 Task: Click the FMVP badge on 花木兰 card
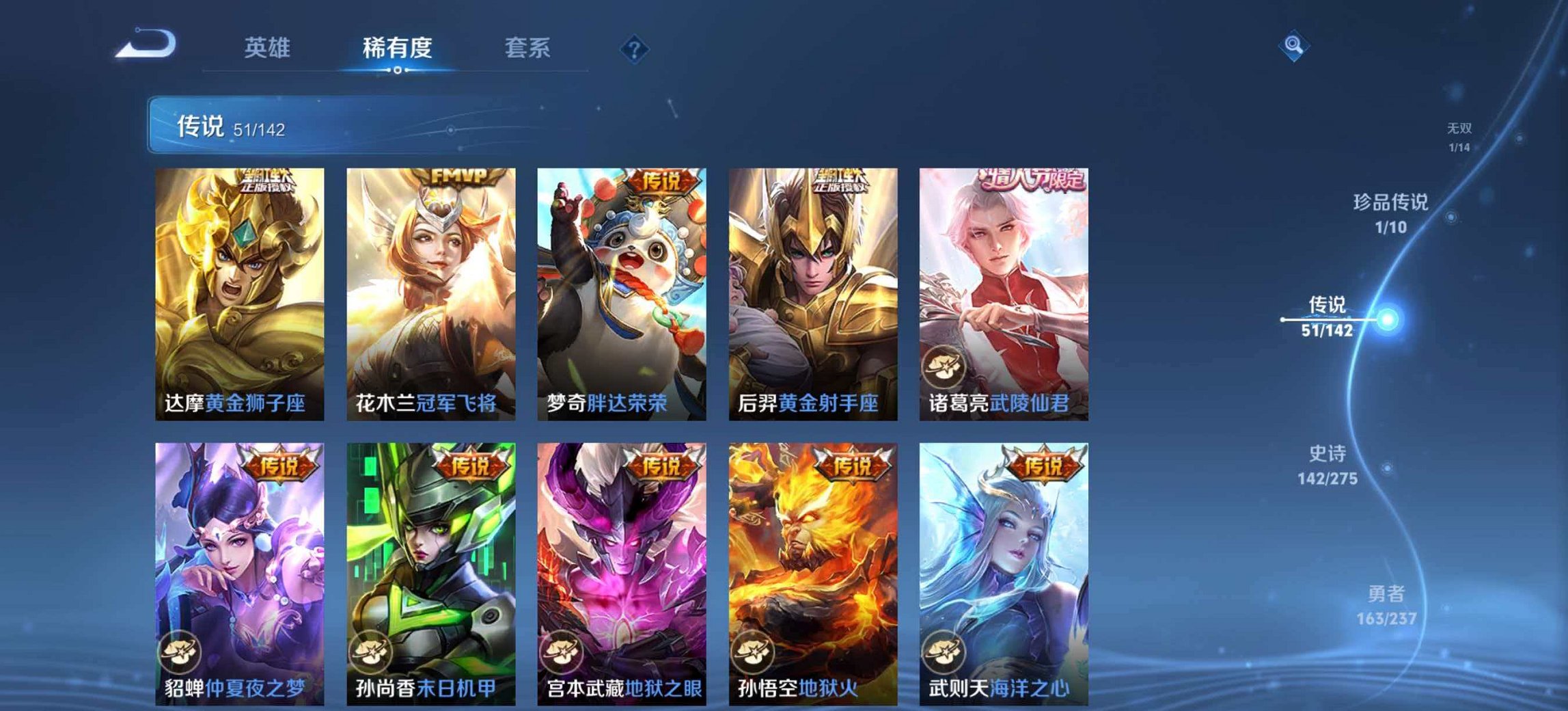point(458,176)
